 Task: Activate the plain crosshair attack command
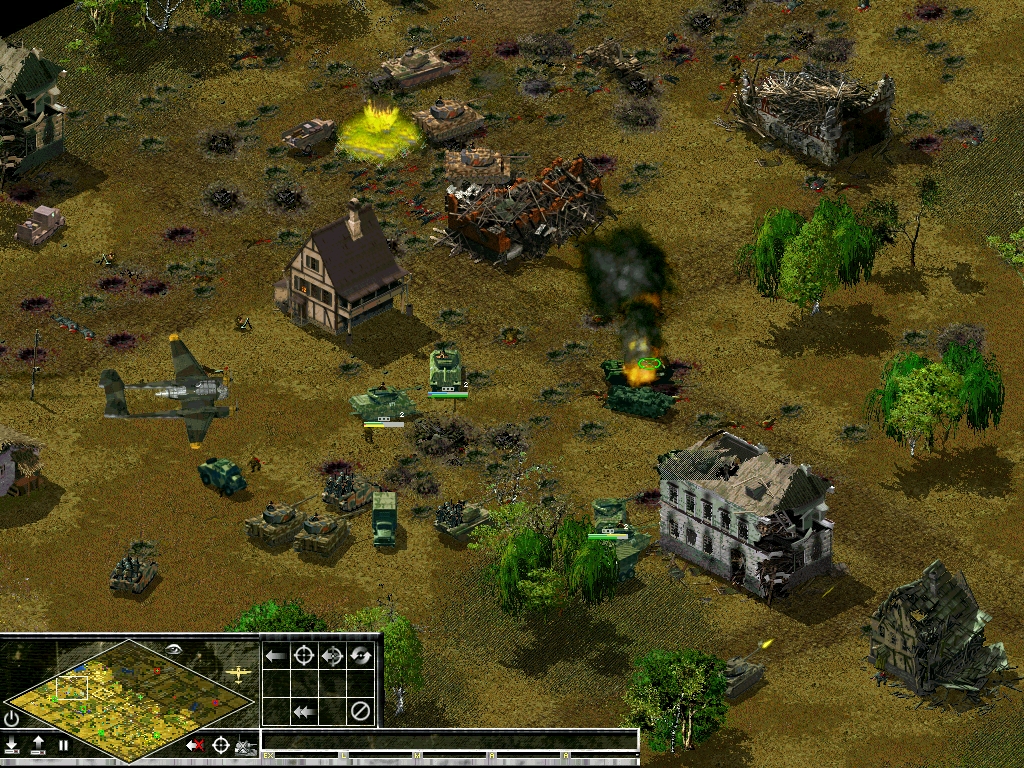tap(304, 656)
